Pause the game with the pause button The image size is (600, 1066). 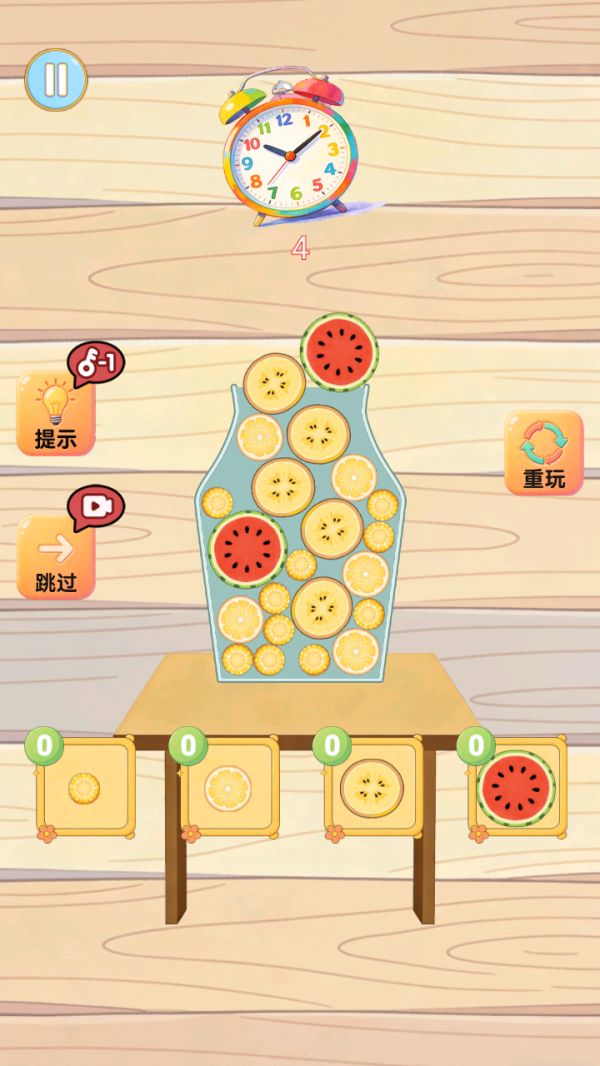click(x=56, y=79)
